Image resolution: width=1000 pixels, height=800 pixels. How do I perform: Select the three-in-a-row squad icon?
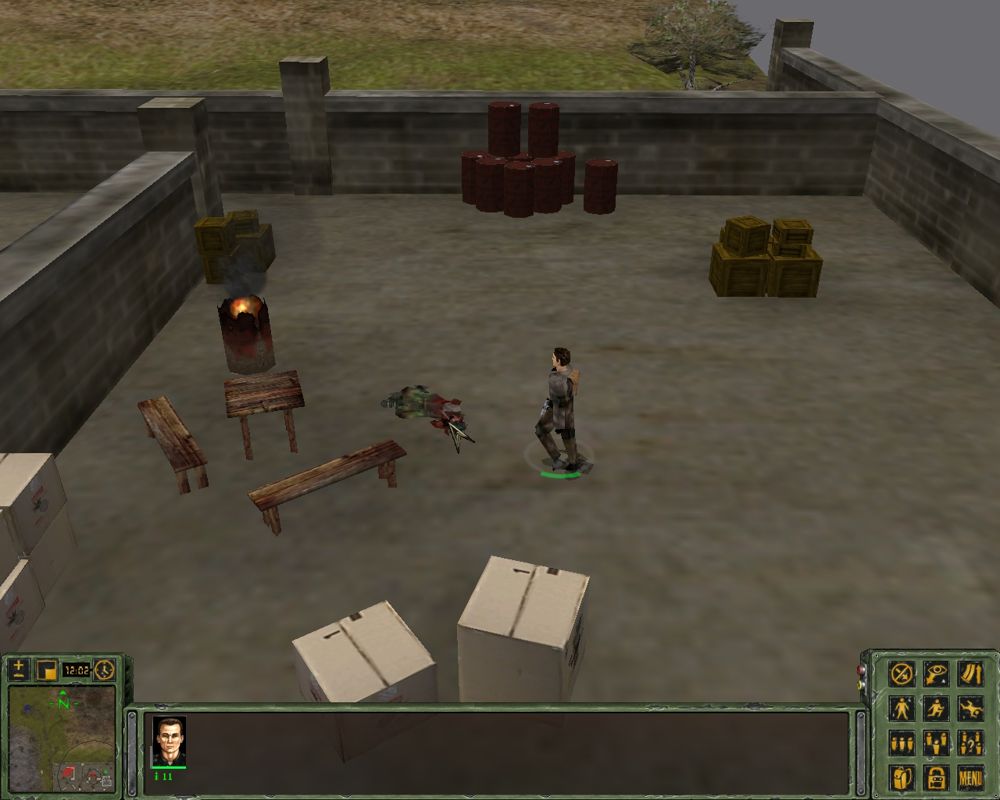pyautogui.click(x=902, y=743)
